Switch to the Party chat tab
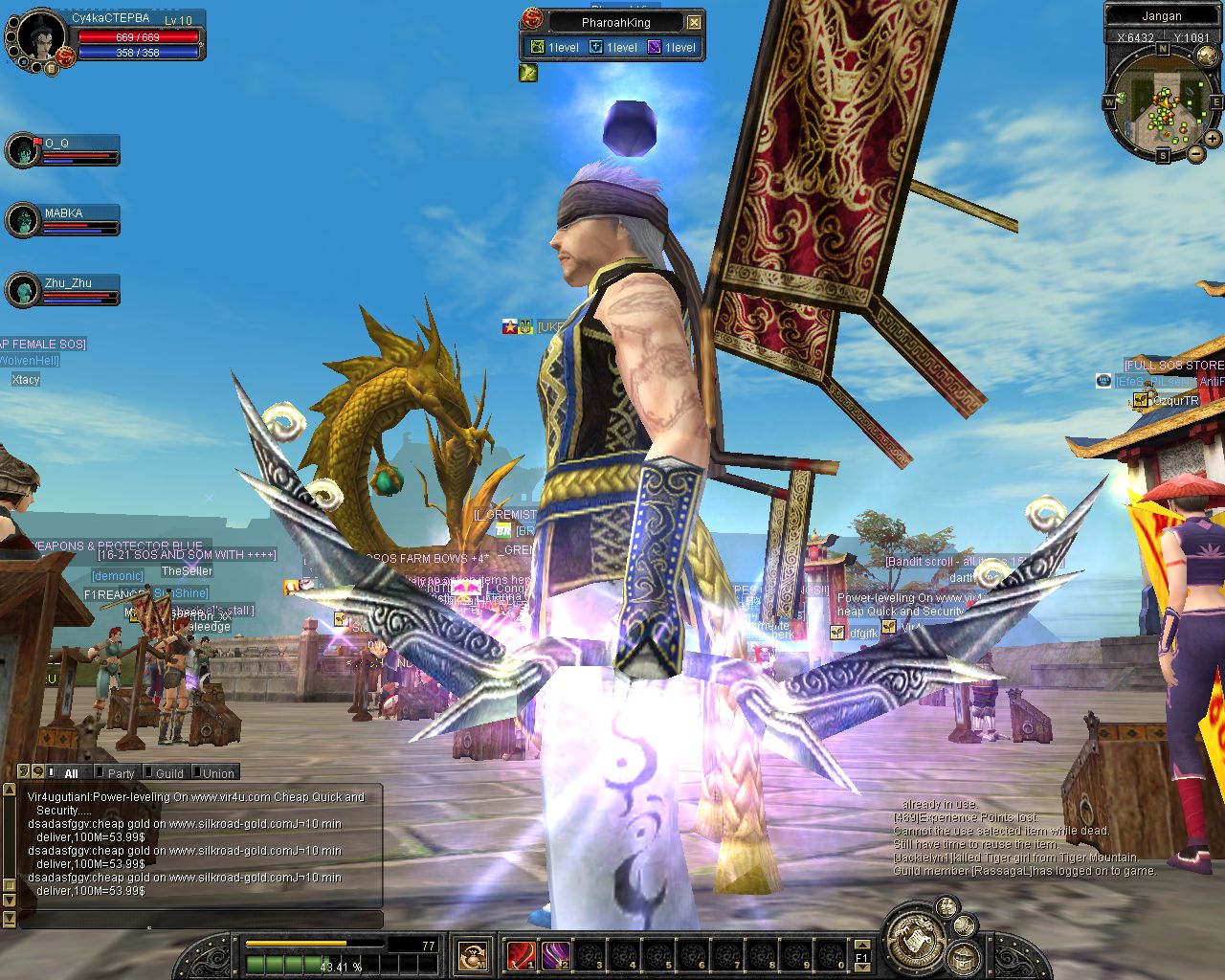The width and height of the screenshot is (1225, 980). pos(121,773)
